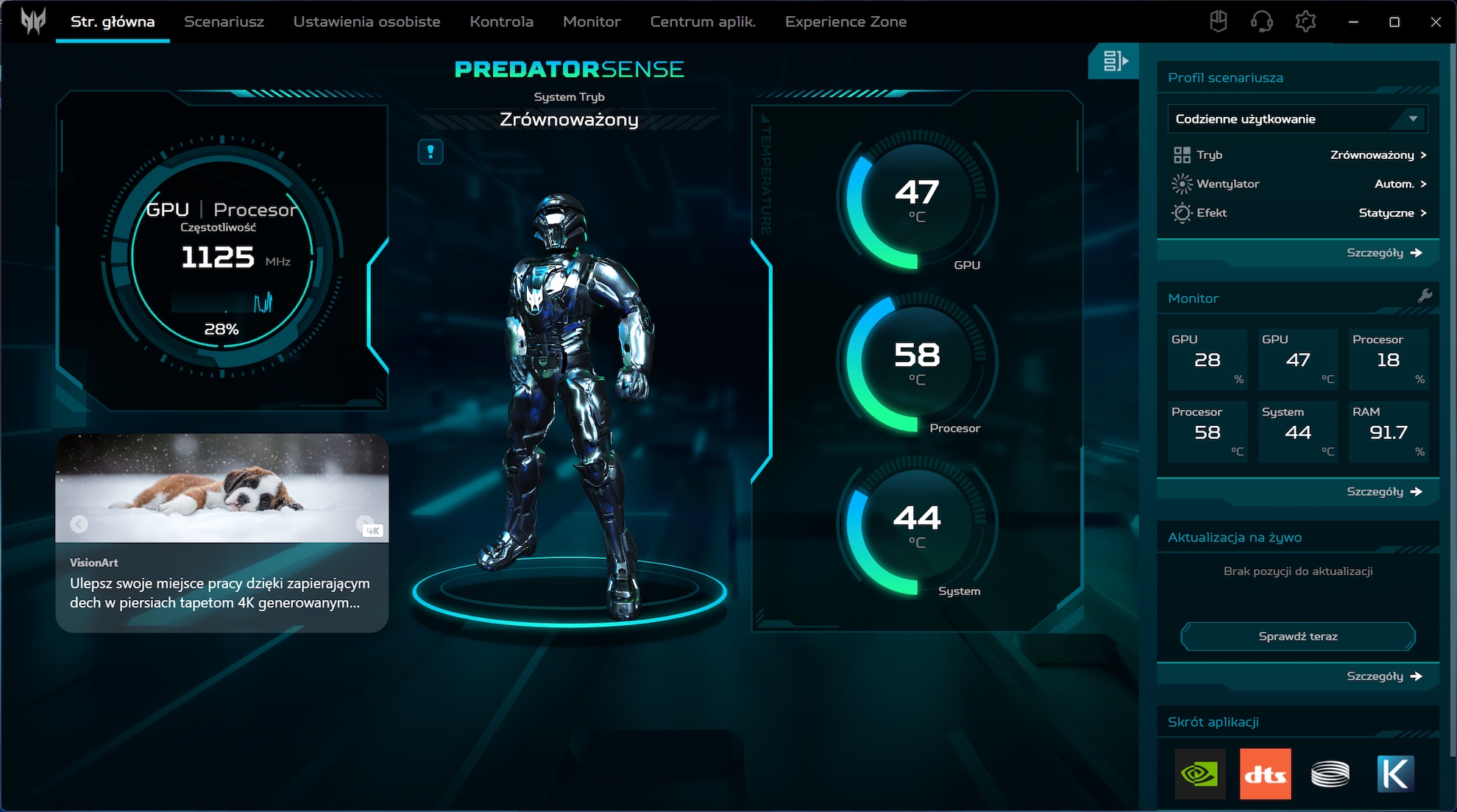Click Sprawdź teraz update button
The height and width of the screenshot is (812, 1457).
(1298, 636)
